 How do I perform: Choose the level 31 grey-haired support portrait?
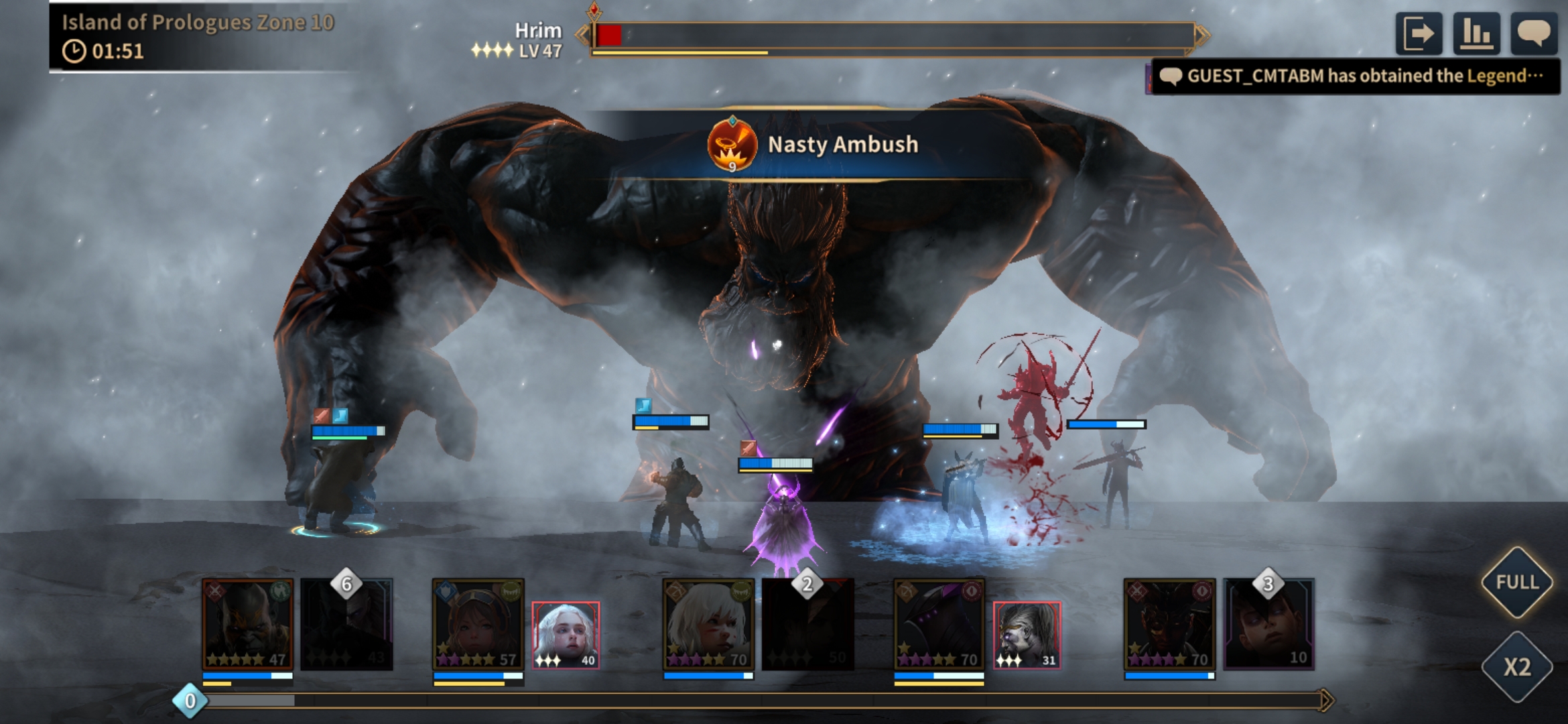tap(1027, 635)
